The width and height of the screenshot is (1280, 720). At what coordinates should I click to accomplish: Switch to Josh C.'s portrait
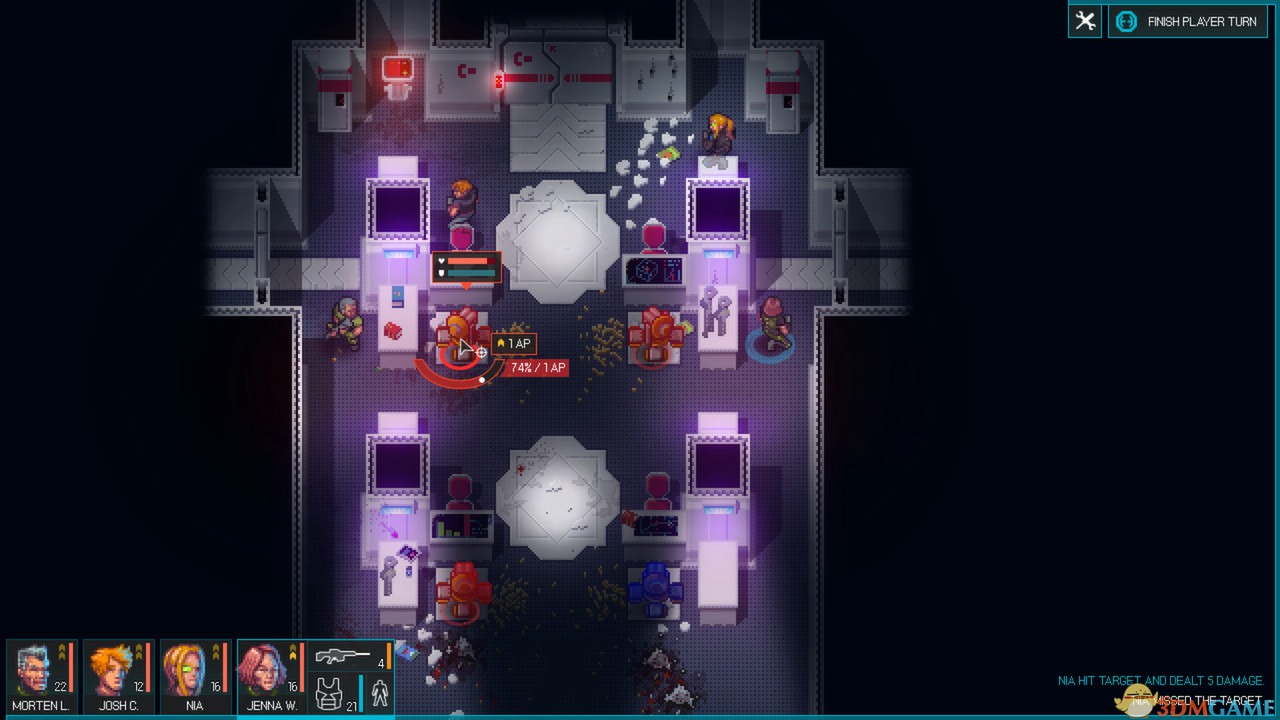coord(117,676)
